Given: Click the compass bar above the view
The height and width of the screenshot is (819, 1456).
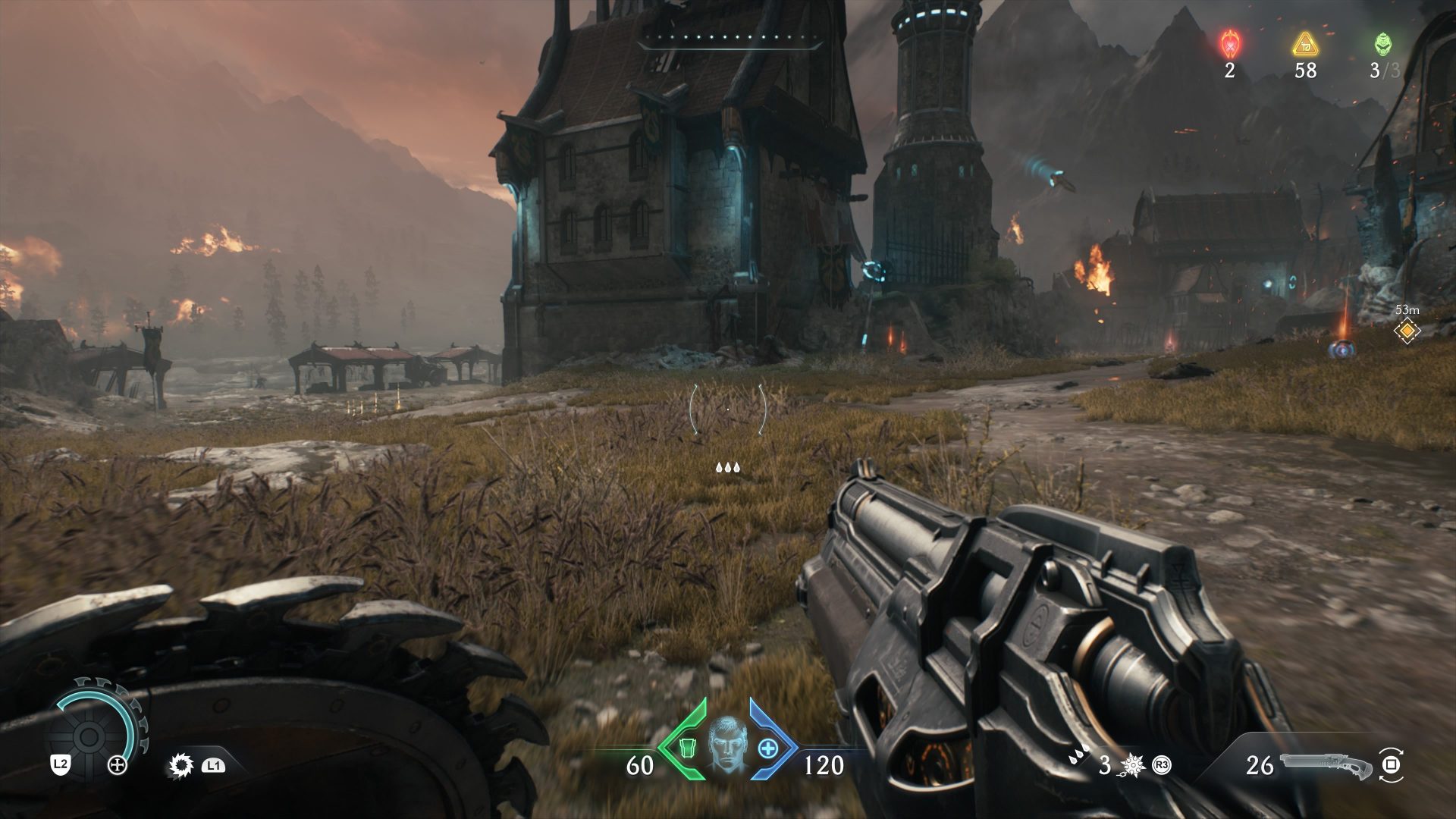Looking at the screenshot, I should coord(730,39).
